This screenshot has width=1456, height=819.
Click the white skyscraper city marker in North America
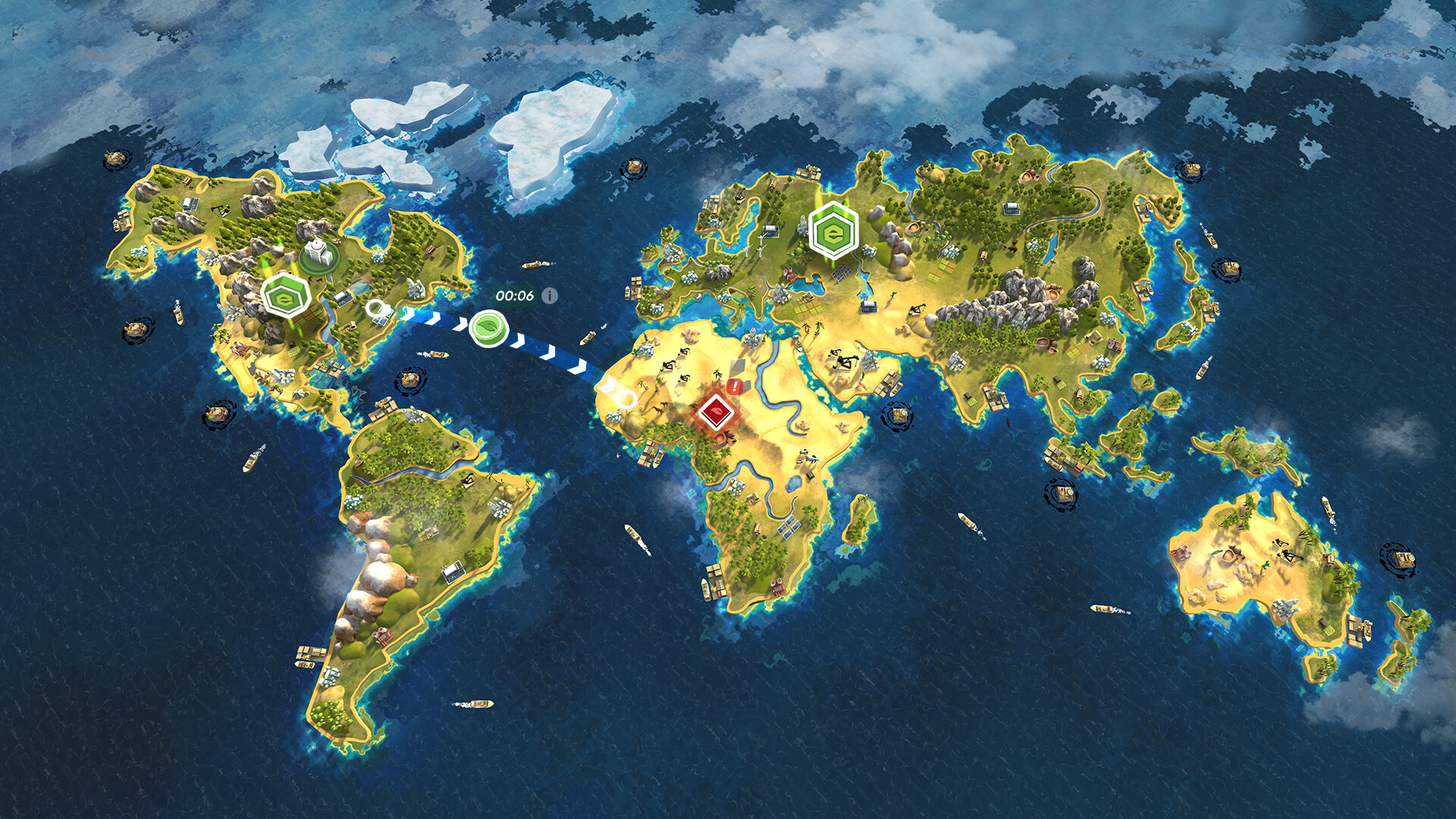click(x=315, y=253)
